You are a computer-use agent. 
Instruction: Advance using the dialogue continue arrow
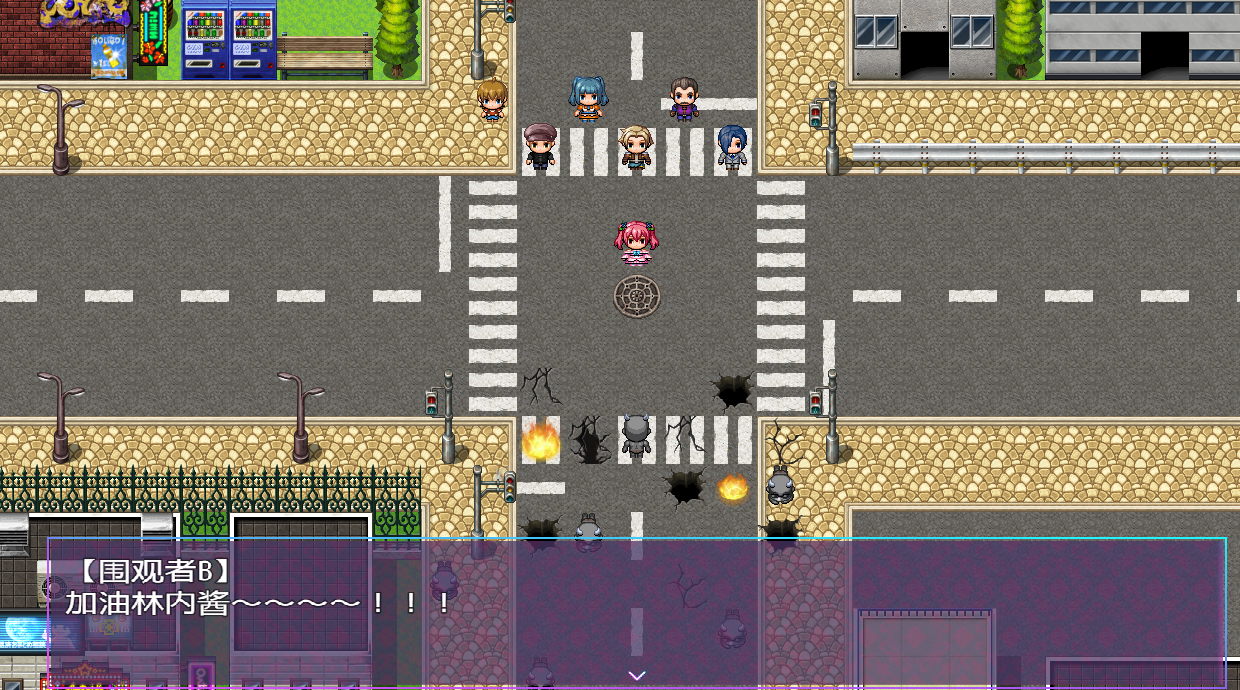pyautogui.click(x=637, y=676)
